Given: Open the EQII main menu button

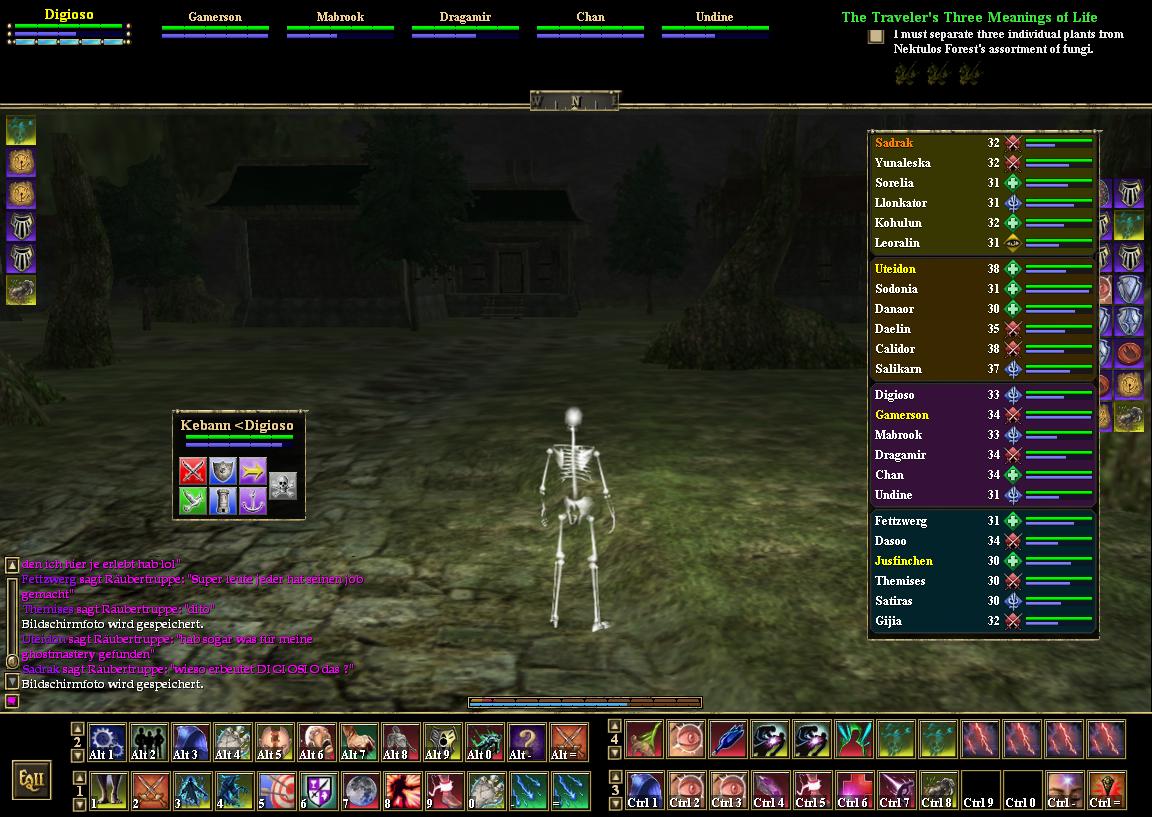Looking at the screenshot, I should pos(31,778).
